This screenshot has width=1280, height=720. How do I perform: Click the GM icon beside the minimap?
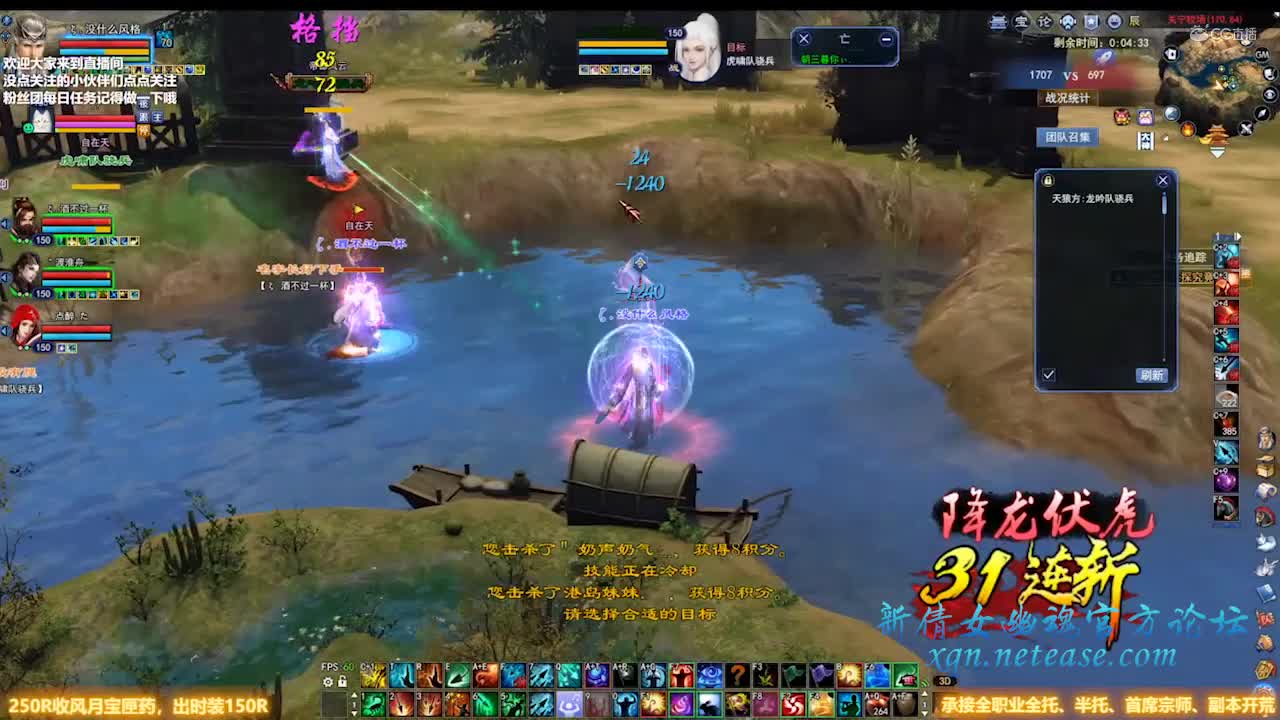[x=1262, y=54]
